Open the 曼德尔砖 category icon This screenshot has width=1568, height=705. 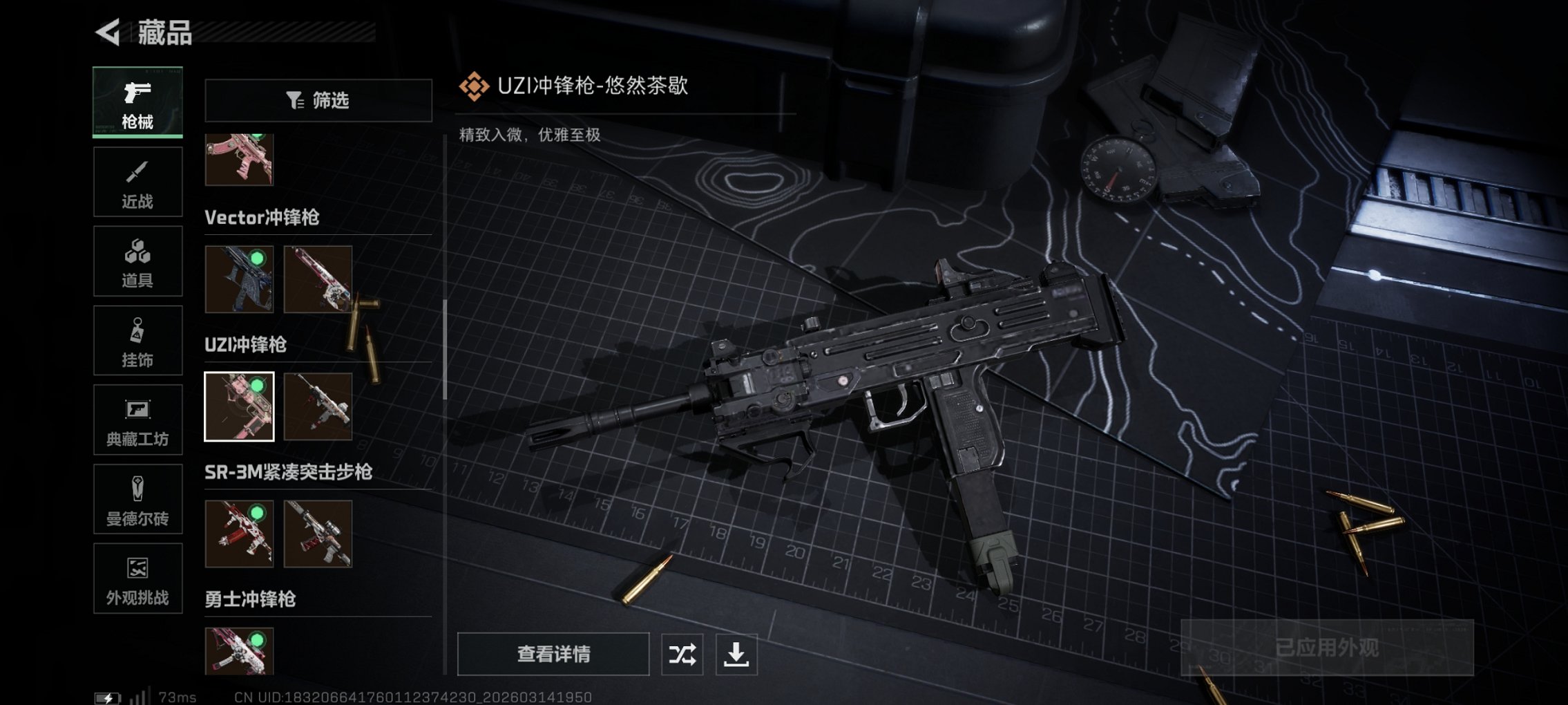click(x=137, y=499)
